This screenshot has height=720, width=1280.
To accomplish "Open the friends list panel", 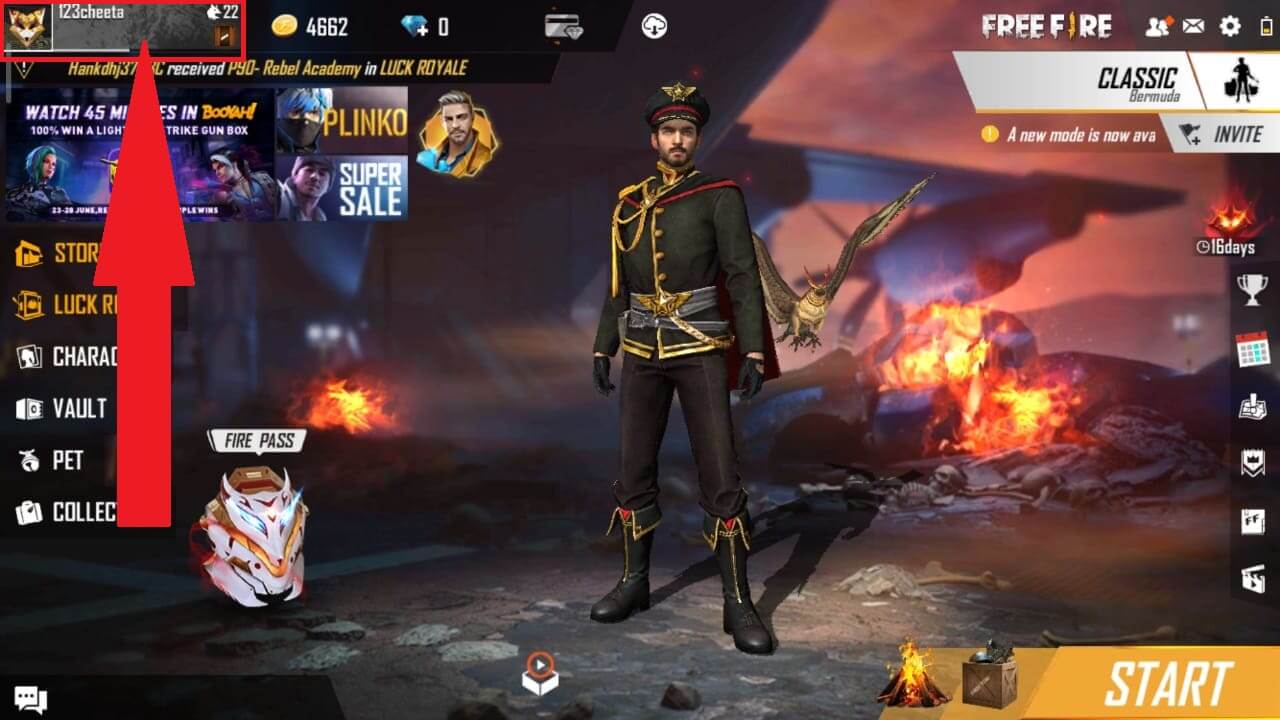I will pyautogui.click(x=1157, y=26).
